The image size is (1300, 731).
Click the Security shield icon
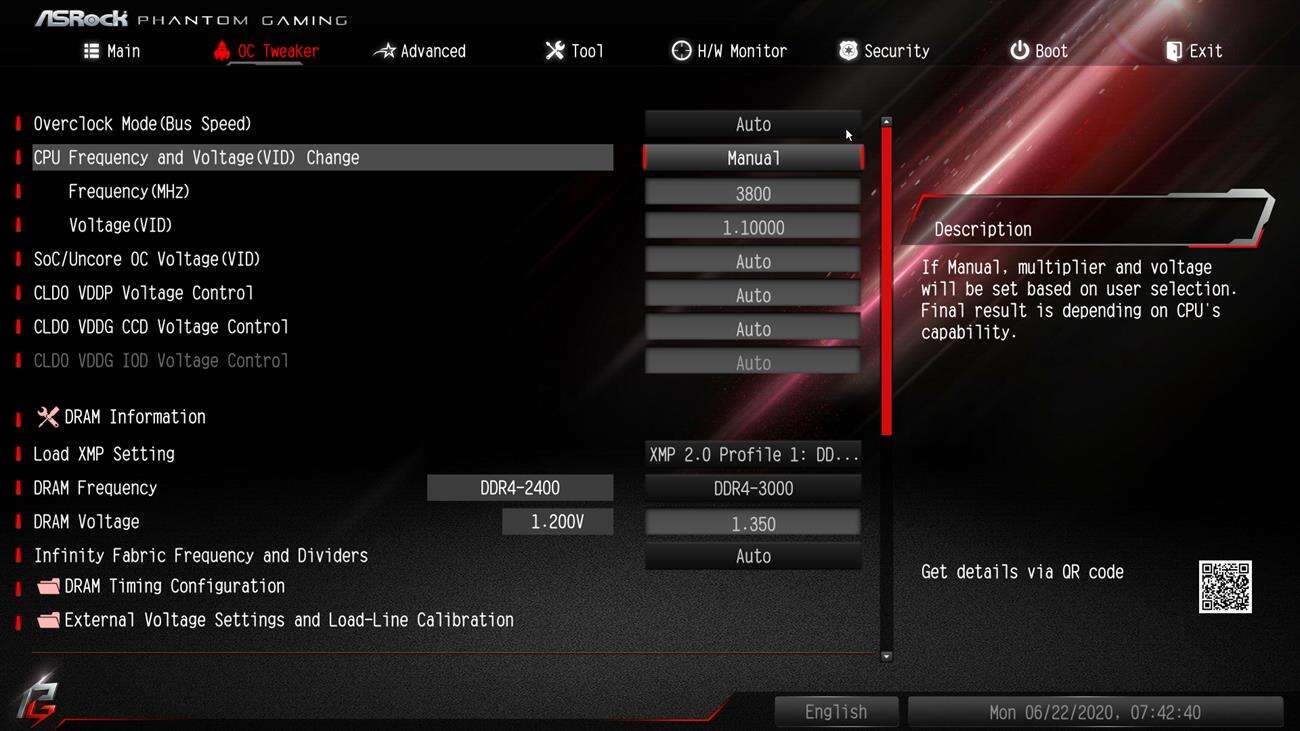[x=847, y=50]
